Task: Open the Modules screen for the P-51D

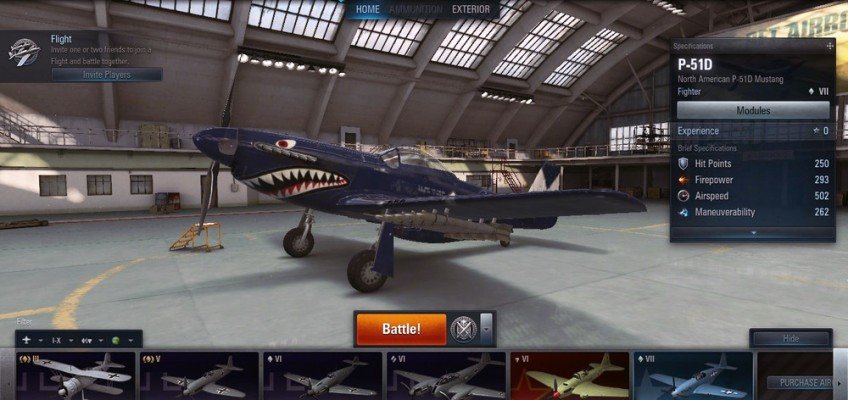Action: (x=754, y=110)
